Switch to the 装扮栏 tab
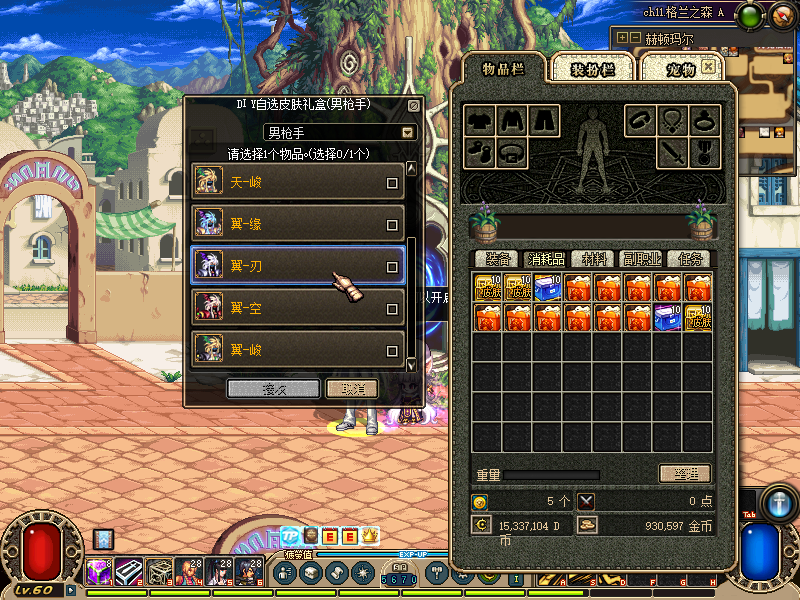 click(593, 69)
